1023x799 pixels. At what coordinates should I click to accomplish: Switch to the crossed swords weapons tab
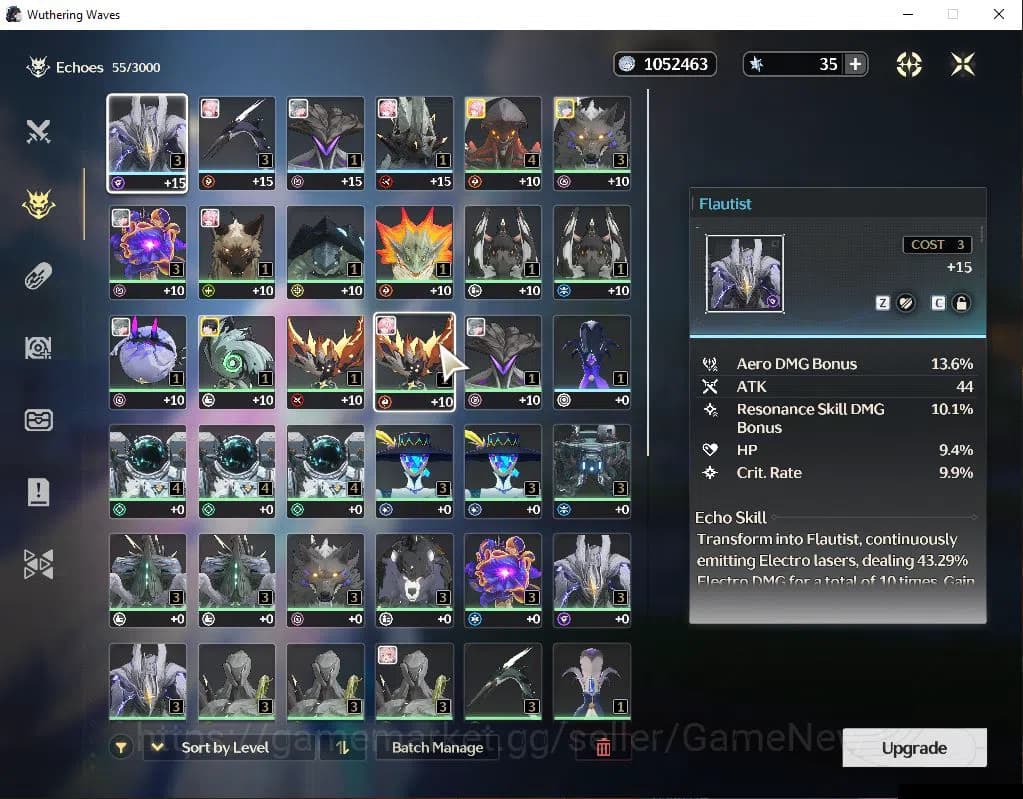pos(38,131)
